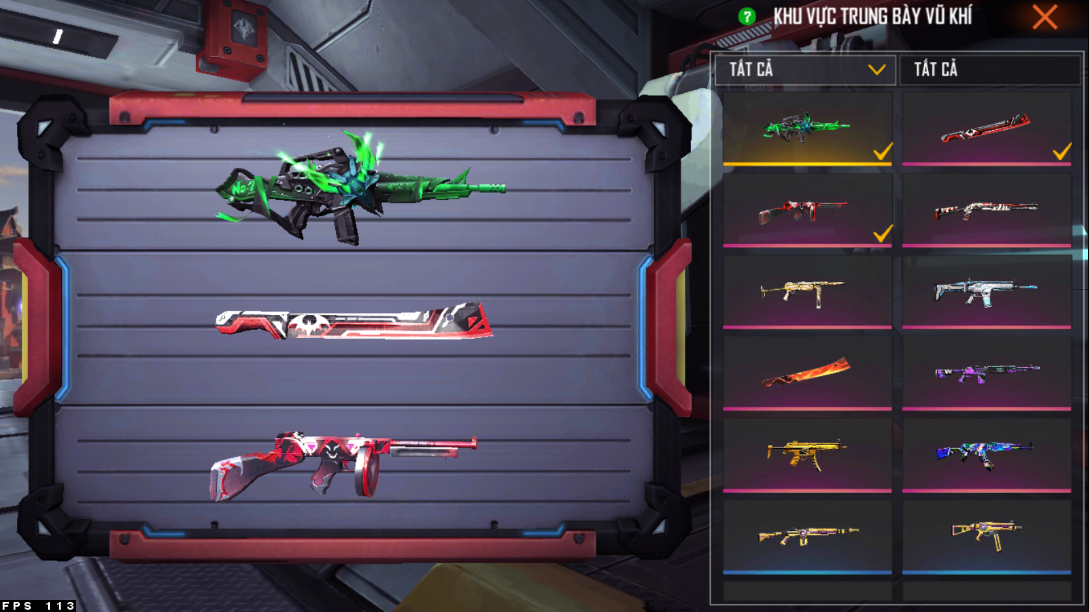Select the green rifle thumbnail in list

coord(807,128)
